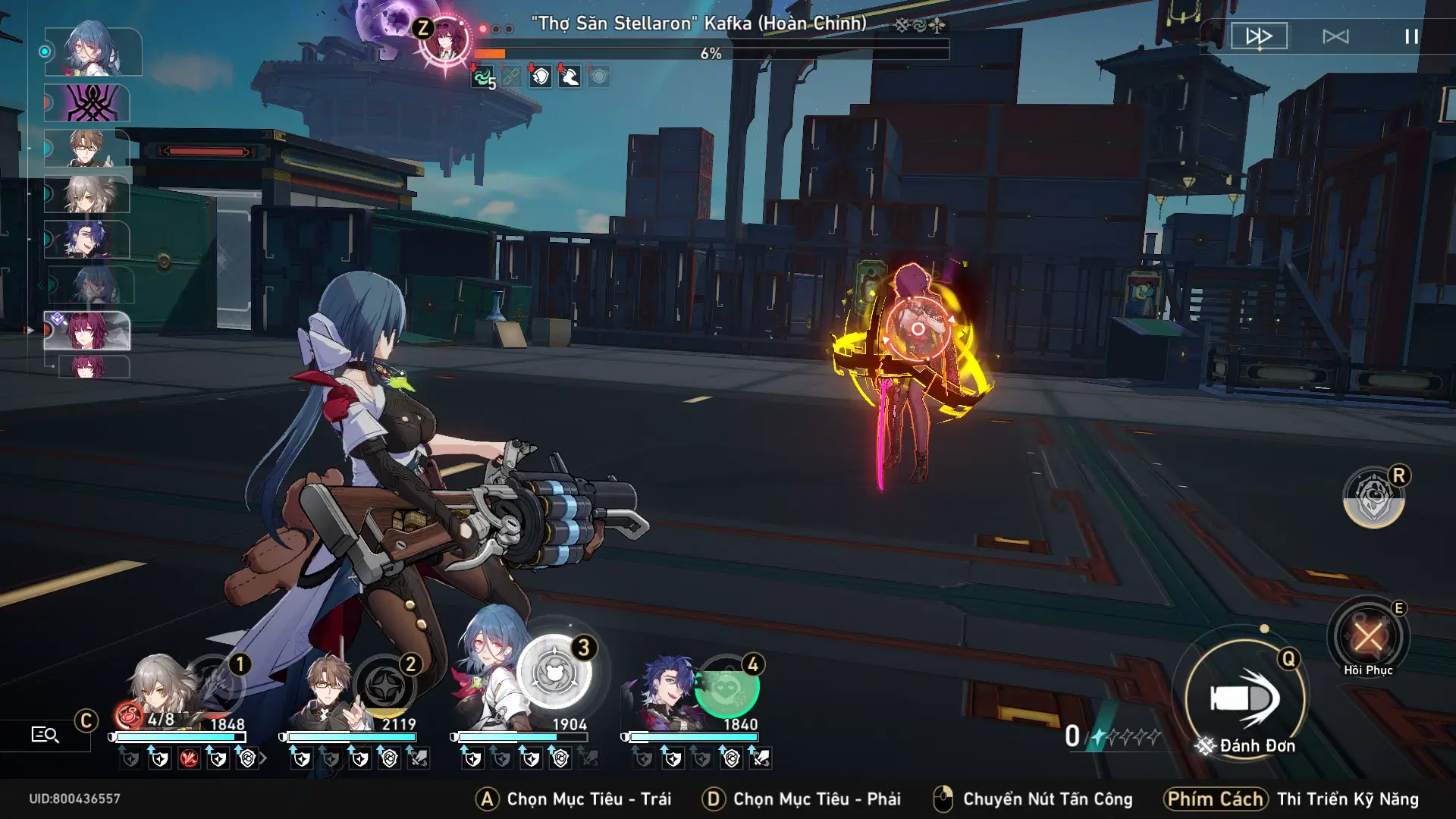Open the battle details list icon

45,734
